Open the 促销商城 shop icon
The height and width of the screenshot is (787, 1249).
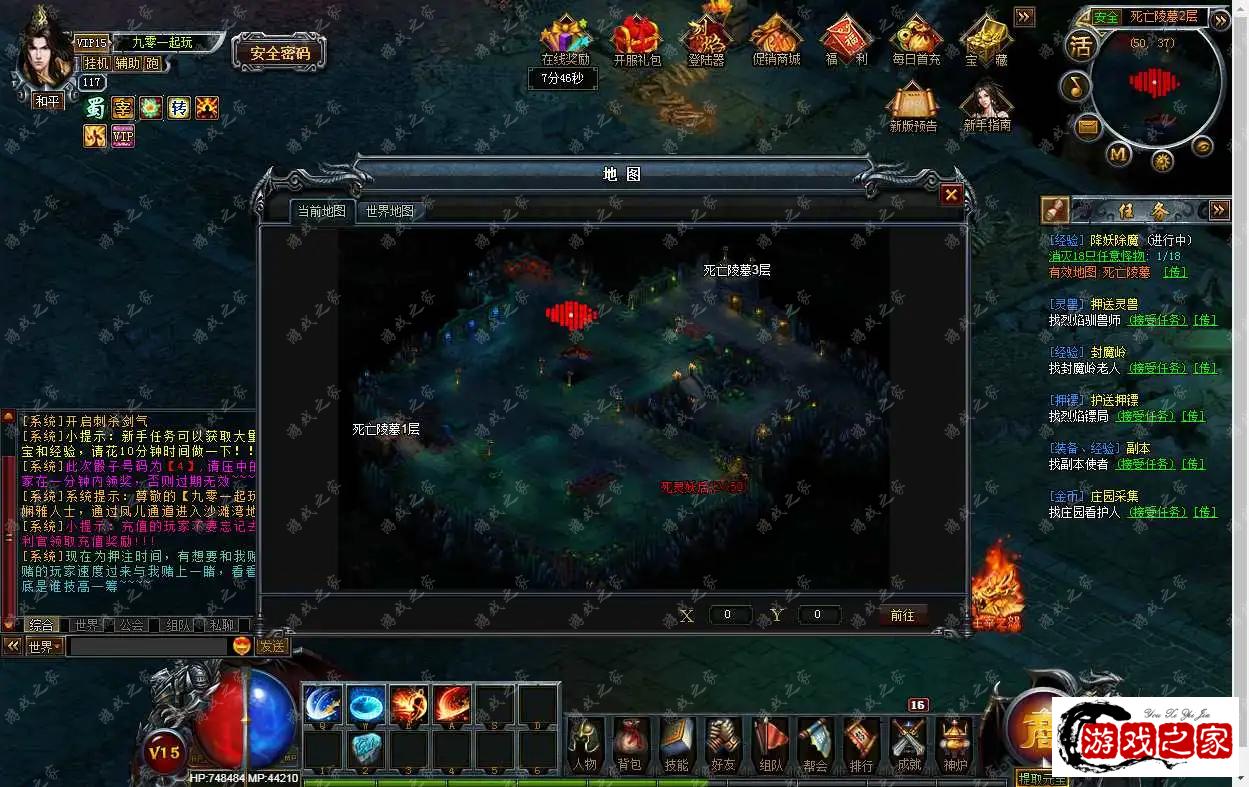pos(776,38)
